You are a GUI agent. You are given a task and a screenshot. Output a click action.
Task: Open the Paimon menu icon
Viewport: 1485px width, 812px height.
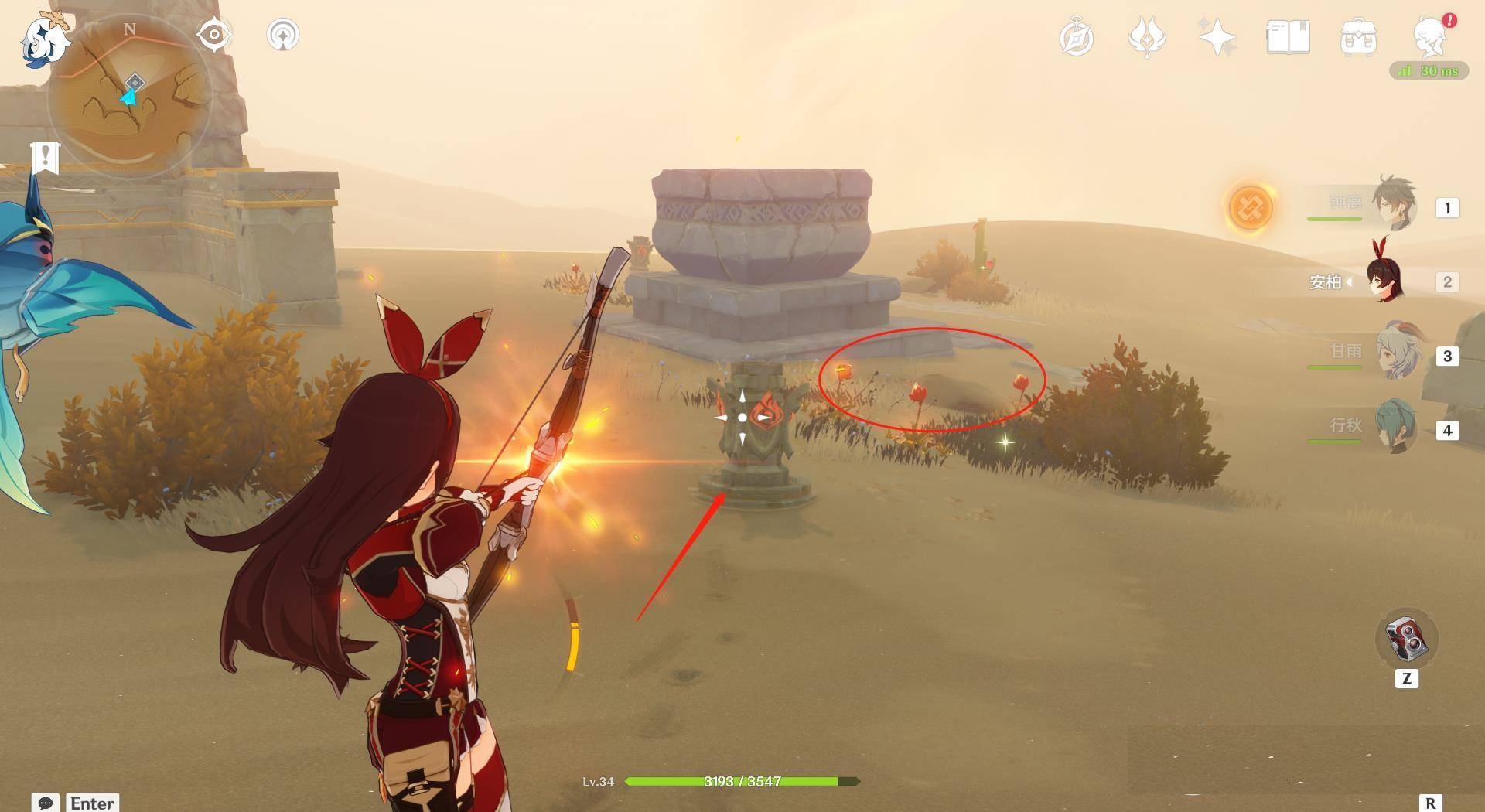coord(43,40)
